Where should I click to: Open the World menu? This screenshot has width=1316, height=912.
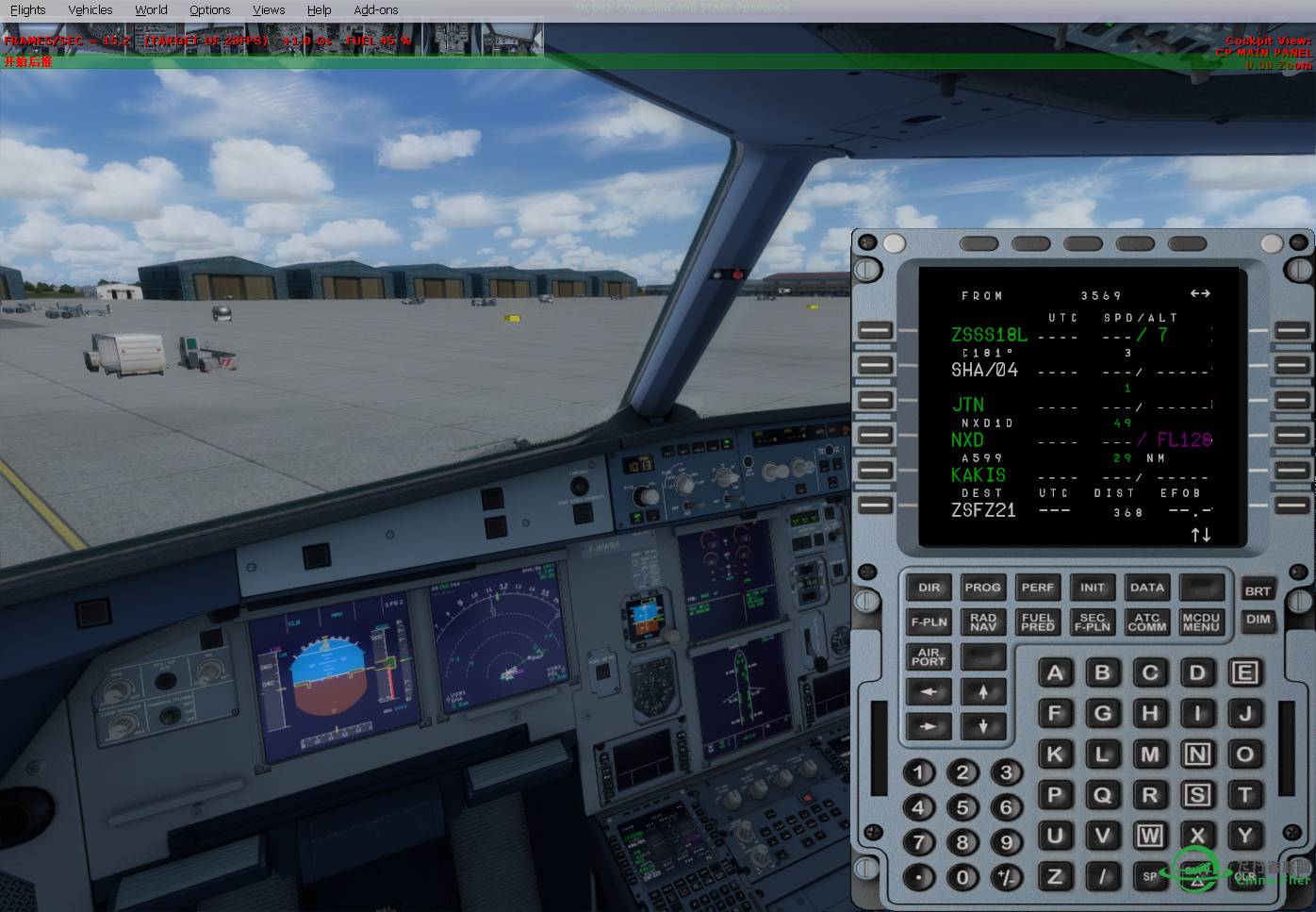pyautogui.click(x=151, y=9)
